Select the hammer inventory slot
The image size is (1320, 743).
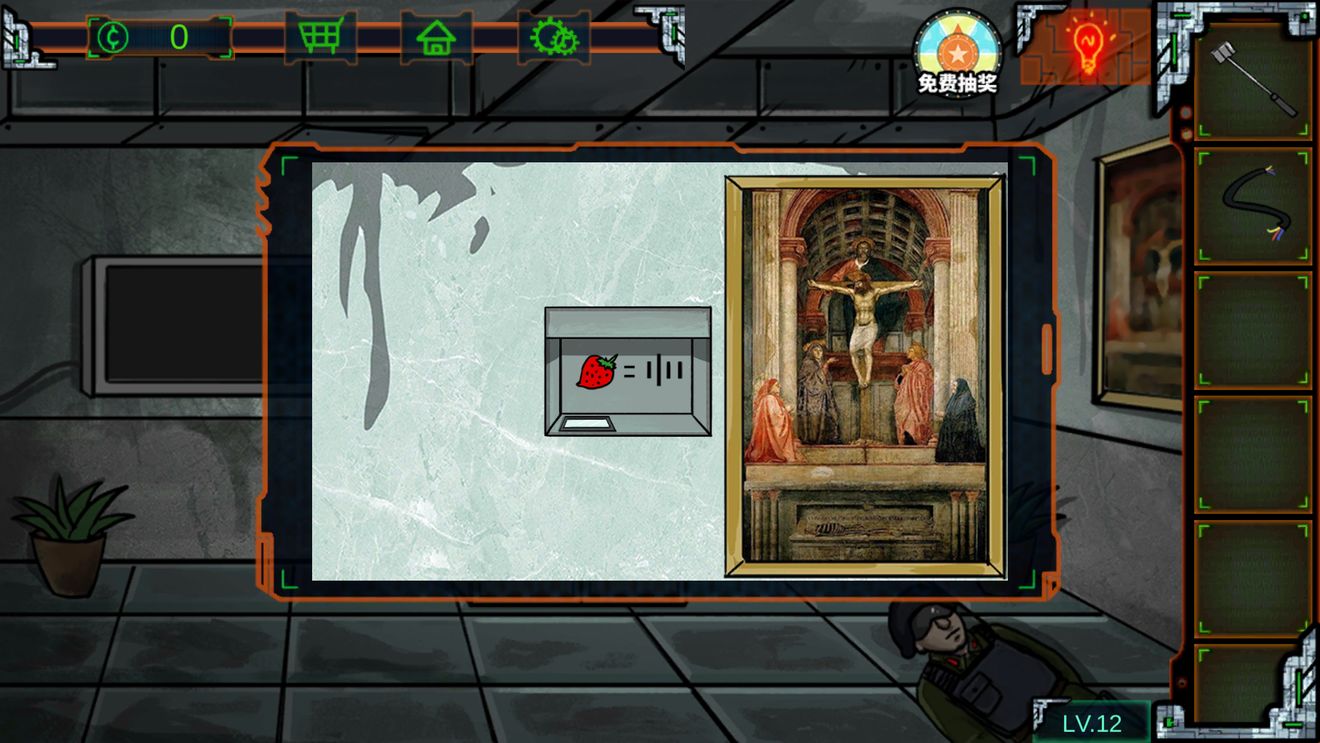(x=1252, y=80)
